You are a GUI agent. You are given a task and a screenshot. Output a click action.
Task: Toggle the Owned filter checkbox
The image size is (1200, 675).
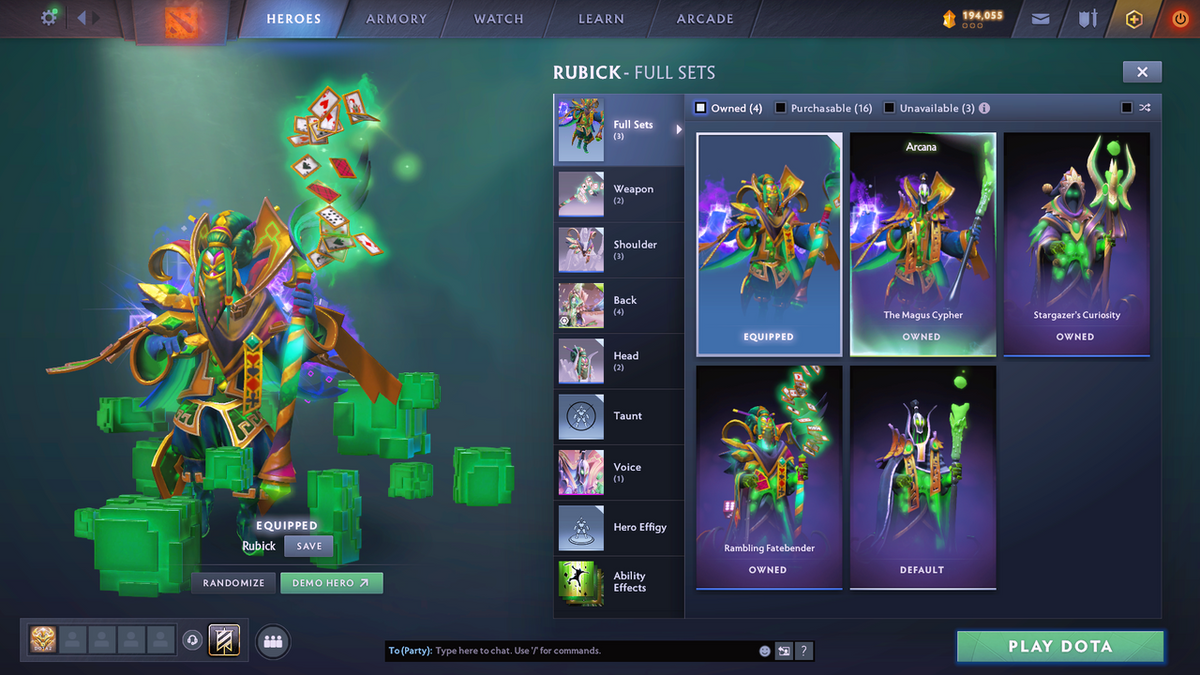tap(701, 108)
